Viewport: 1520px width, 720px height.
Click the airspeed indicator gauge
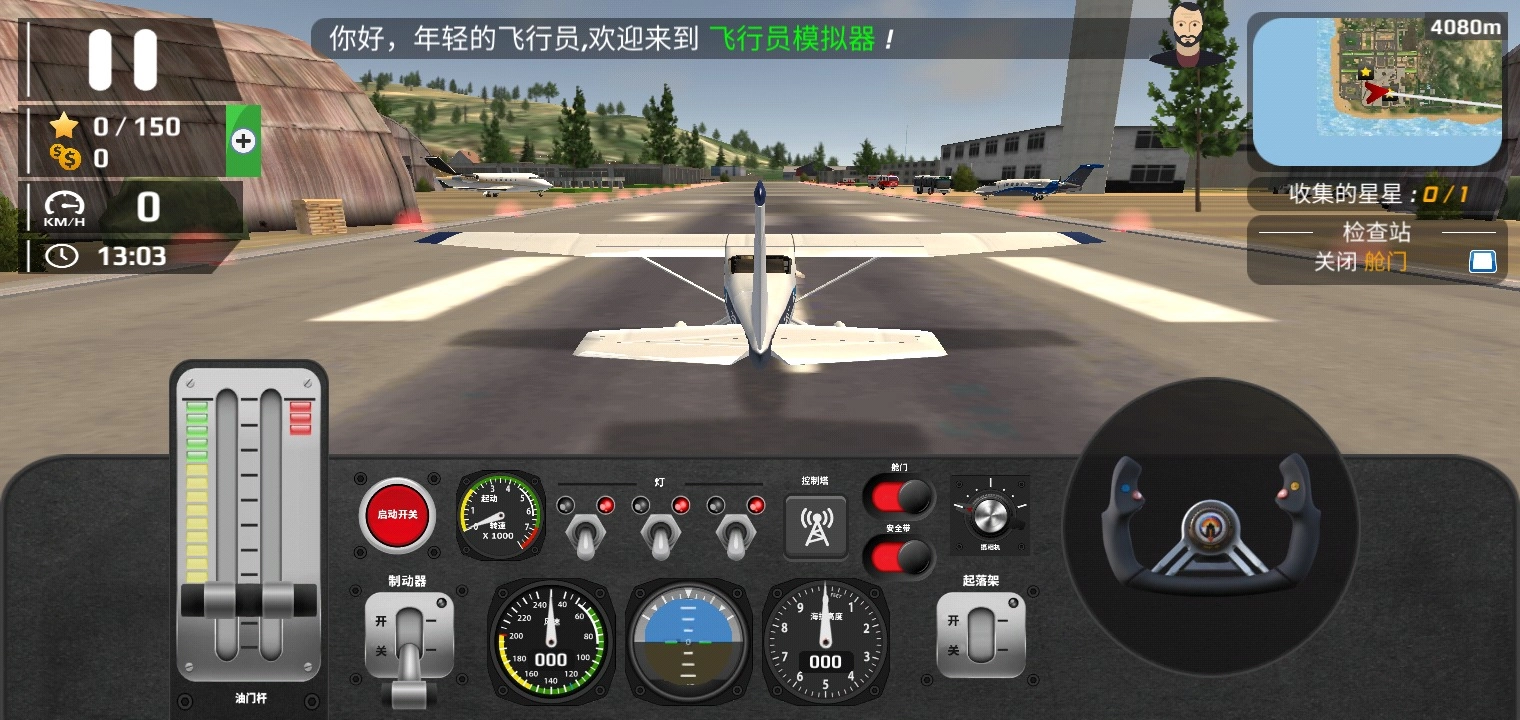(551, 641)
